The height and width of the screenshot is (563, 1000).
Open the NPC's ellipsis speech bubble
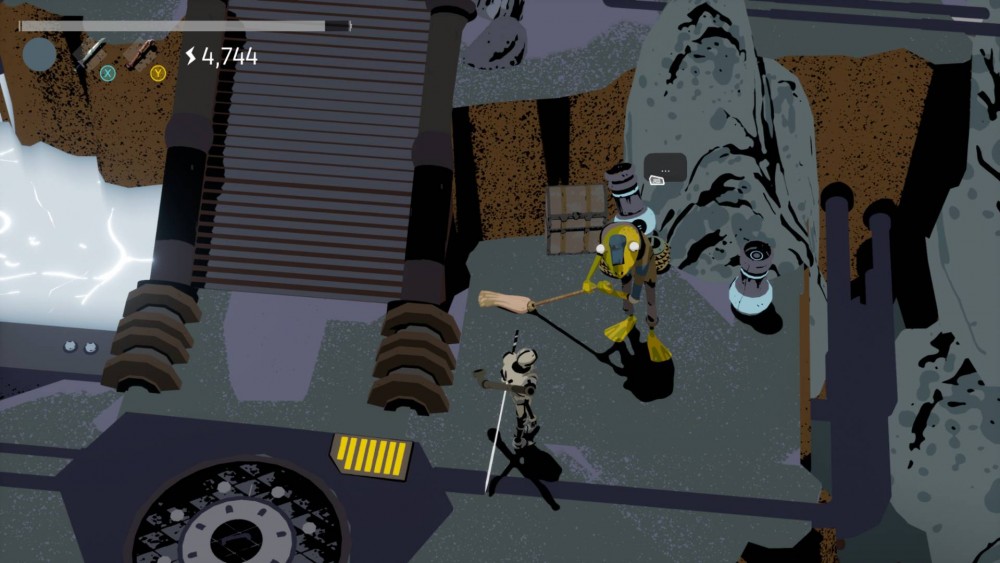point(665,168)
